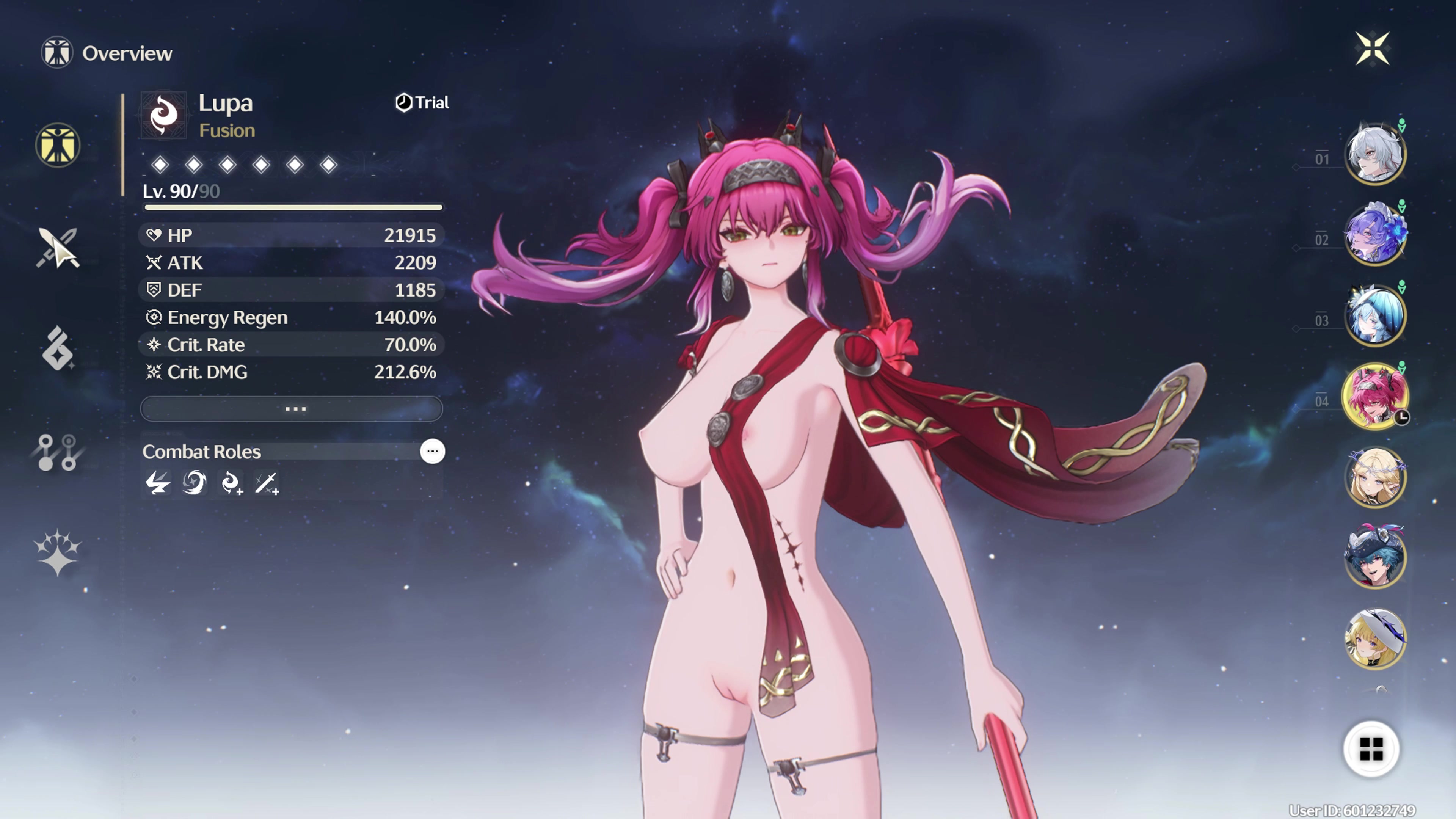Click the Fusion element emblem beside Lupa
The height and width of the screenshot is (819, 1456).
coord(163,115)
